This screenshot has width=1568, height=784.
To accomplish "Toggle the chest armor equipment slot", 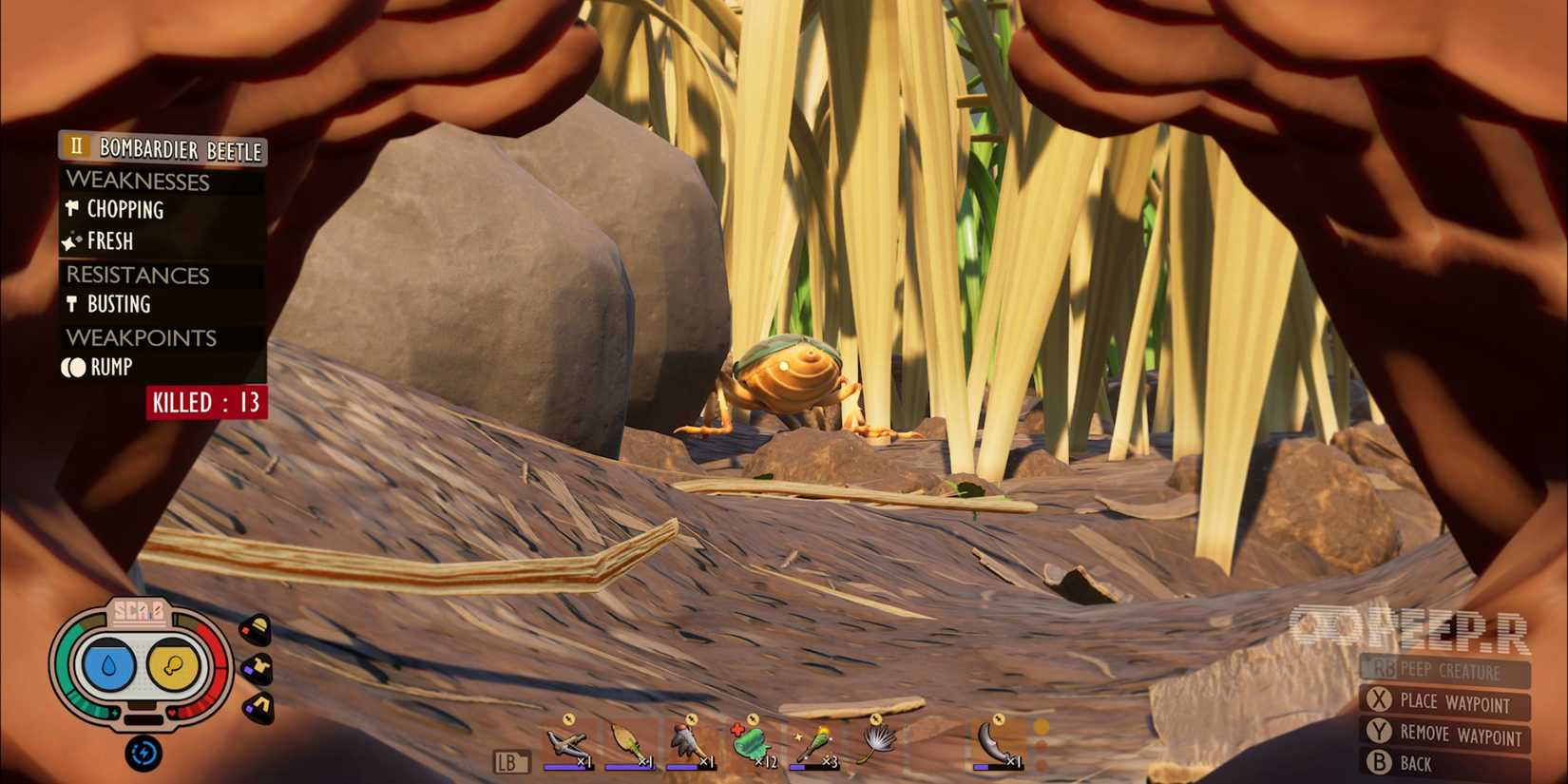I will click(x=258, y=668).
